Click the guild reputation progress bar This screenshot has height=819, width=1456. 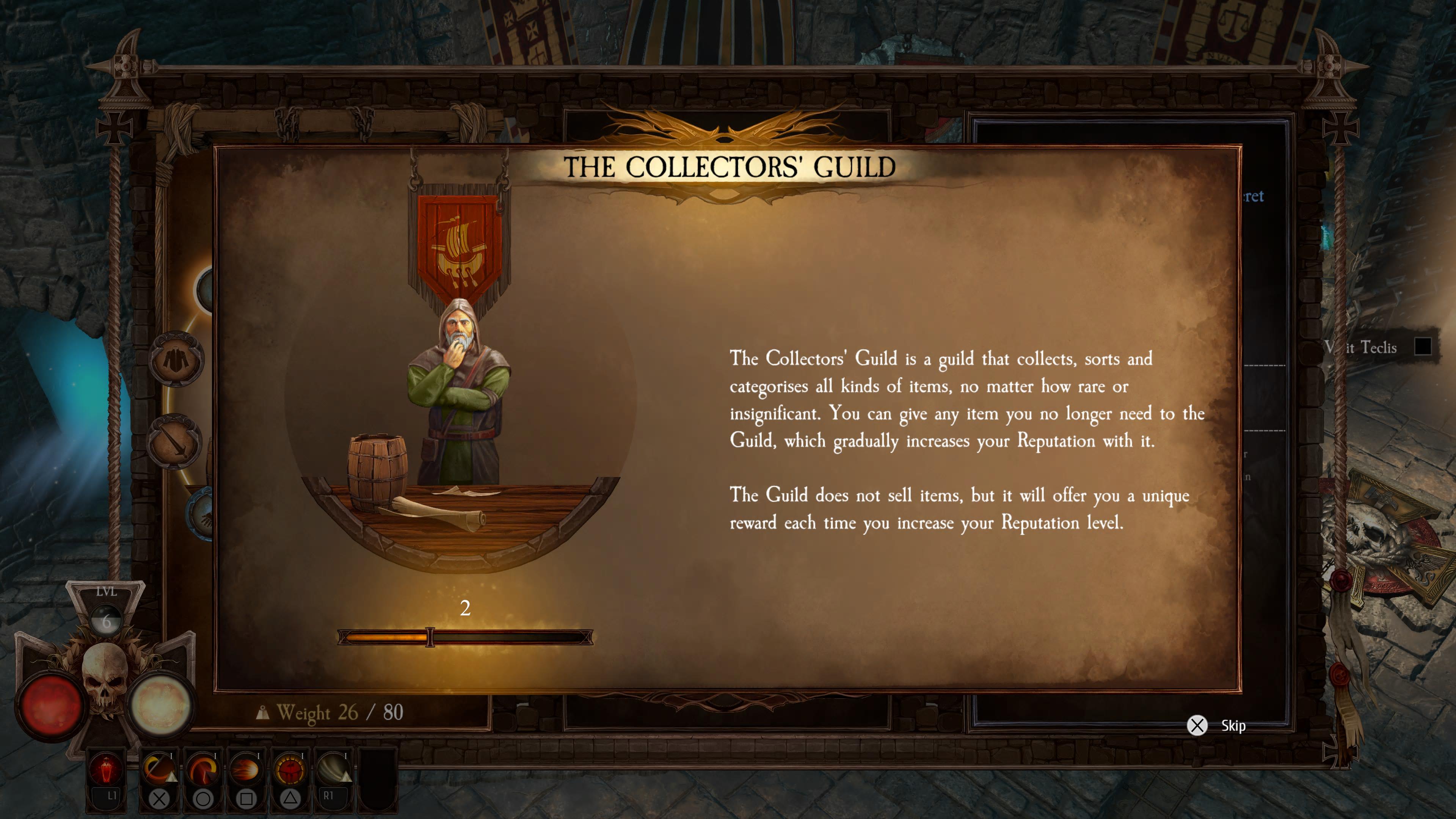(465, 637)
